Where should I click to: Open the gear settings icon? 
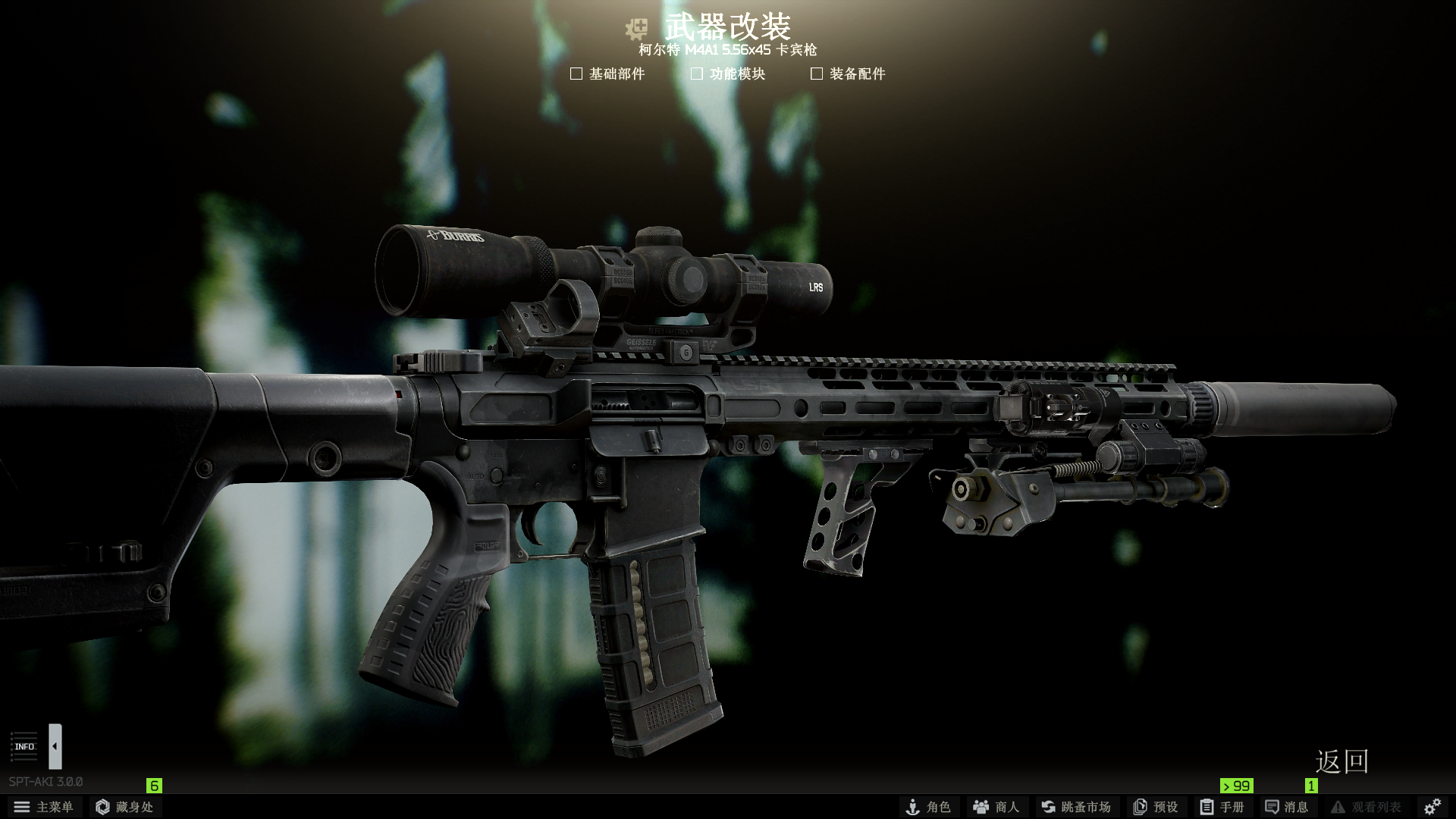tap(1432, 807)
